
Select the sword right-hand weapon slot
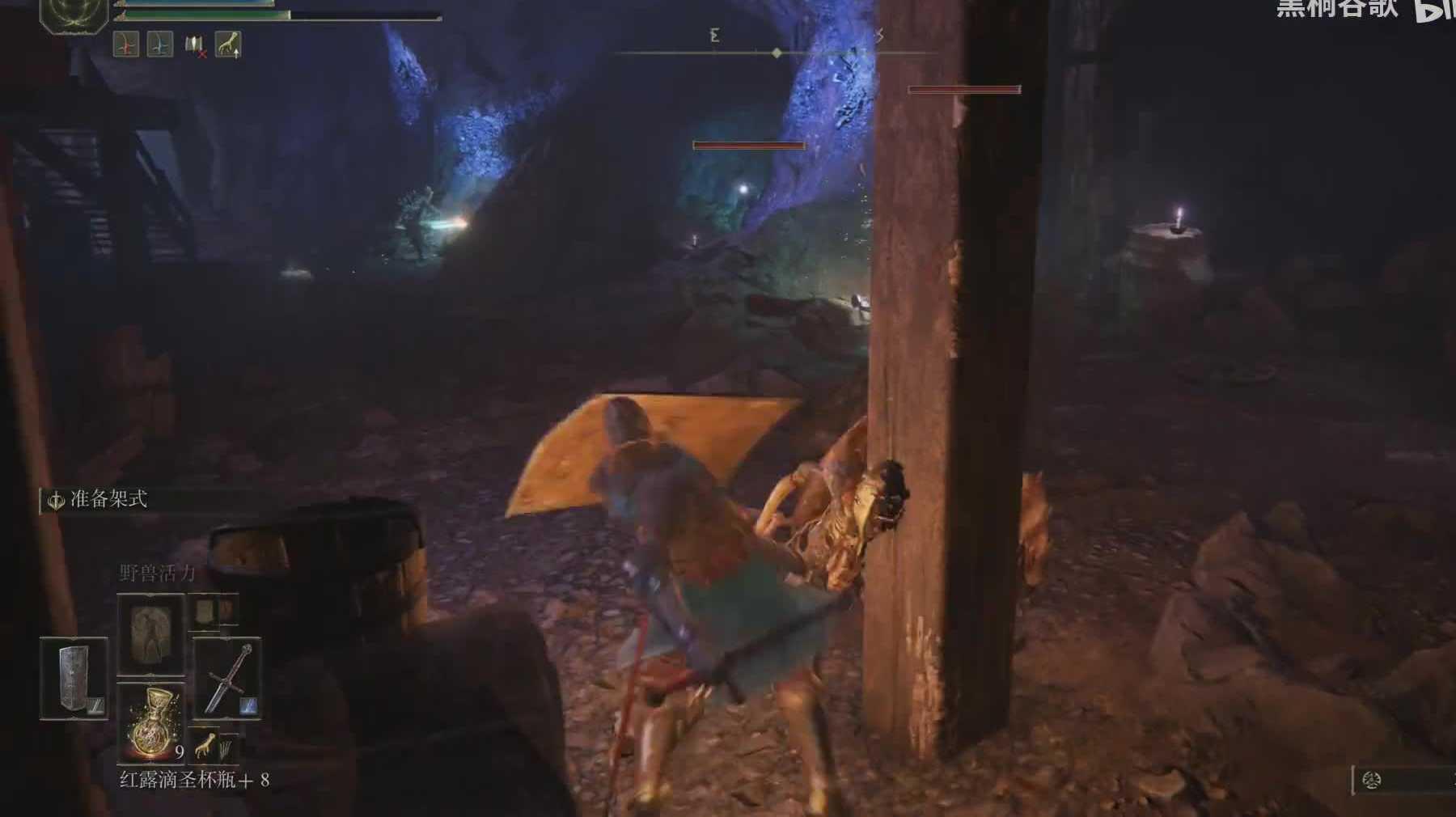point(226,678)
